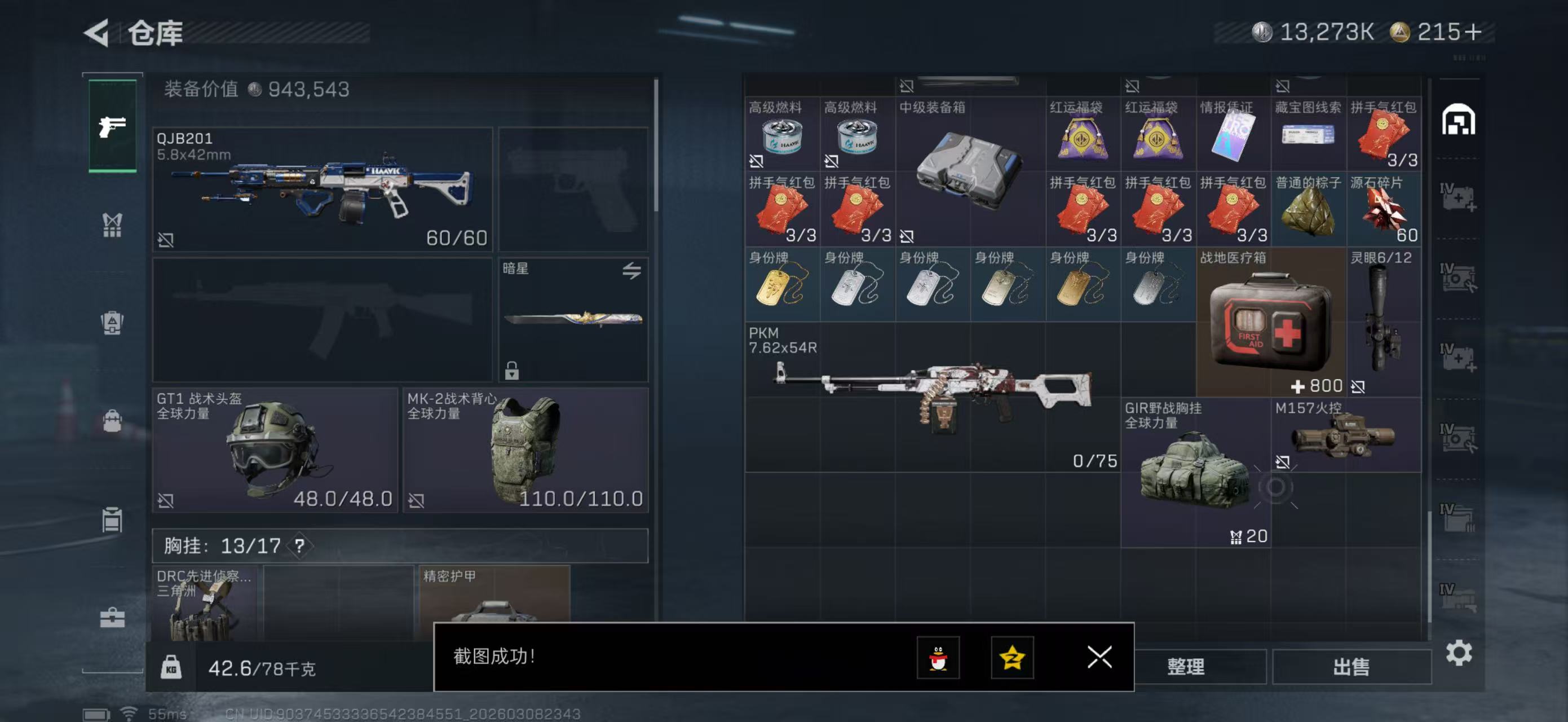Viewport: 1568px width, 722px height.
Task: Switch to the weapons pistol tab
Action: click(113, 126)
